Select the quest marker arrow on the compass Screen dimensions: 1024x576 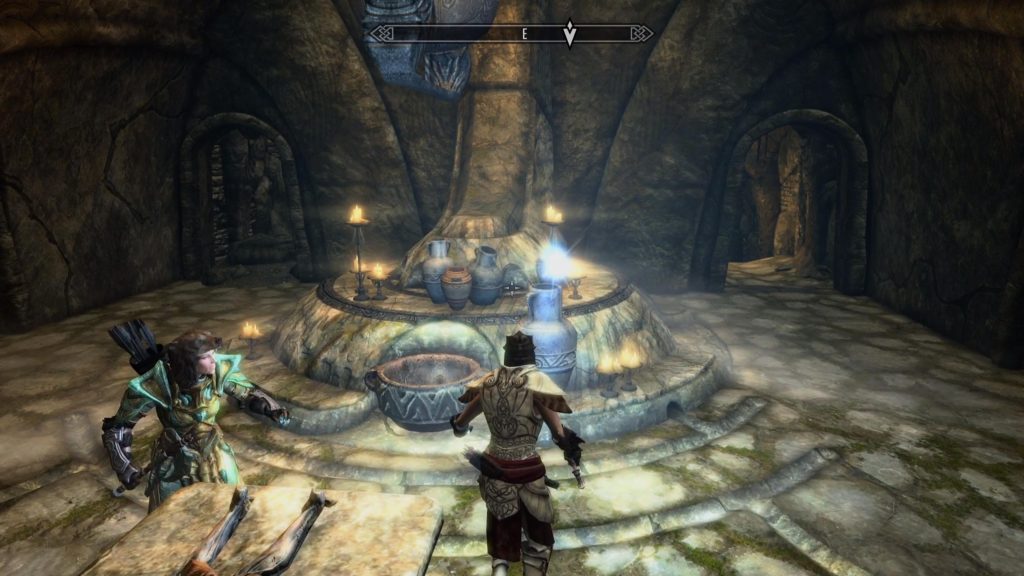(x=570, y=34)
